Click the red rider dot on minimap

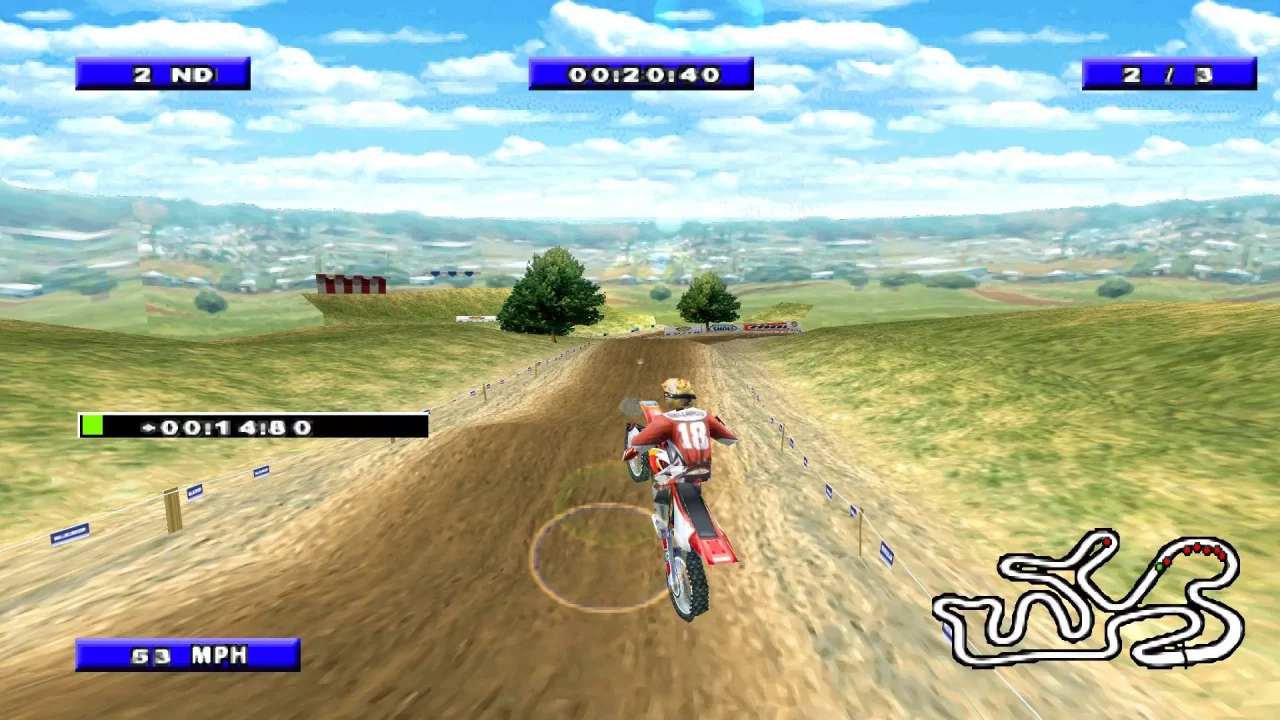click(x=1107, y=542)
